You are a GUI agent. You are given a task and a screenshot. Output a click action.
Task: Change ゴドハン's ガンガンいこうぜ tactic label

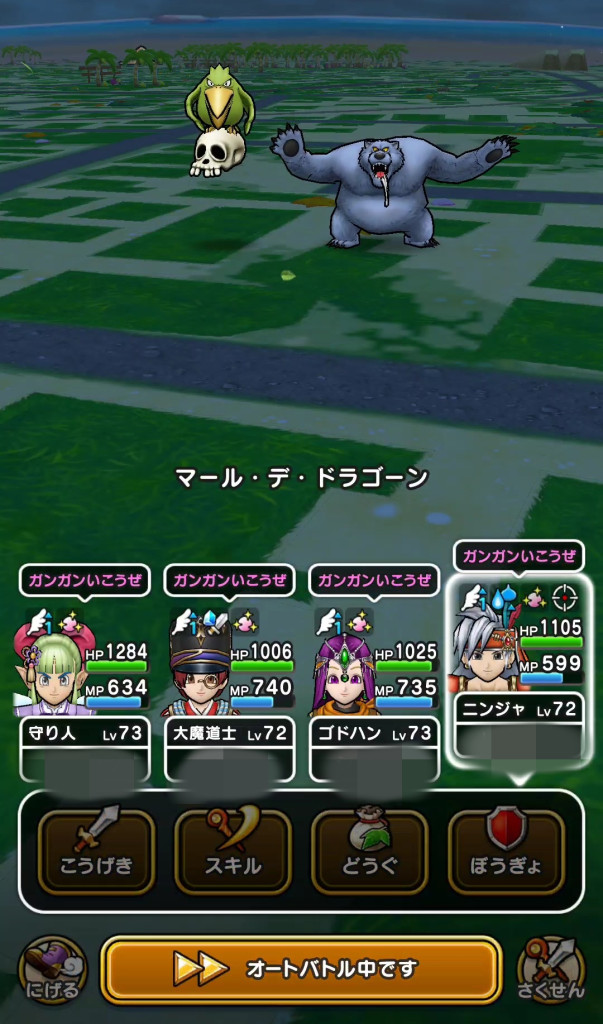(374, 580)
